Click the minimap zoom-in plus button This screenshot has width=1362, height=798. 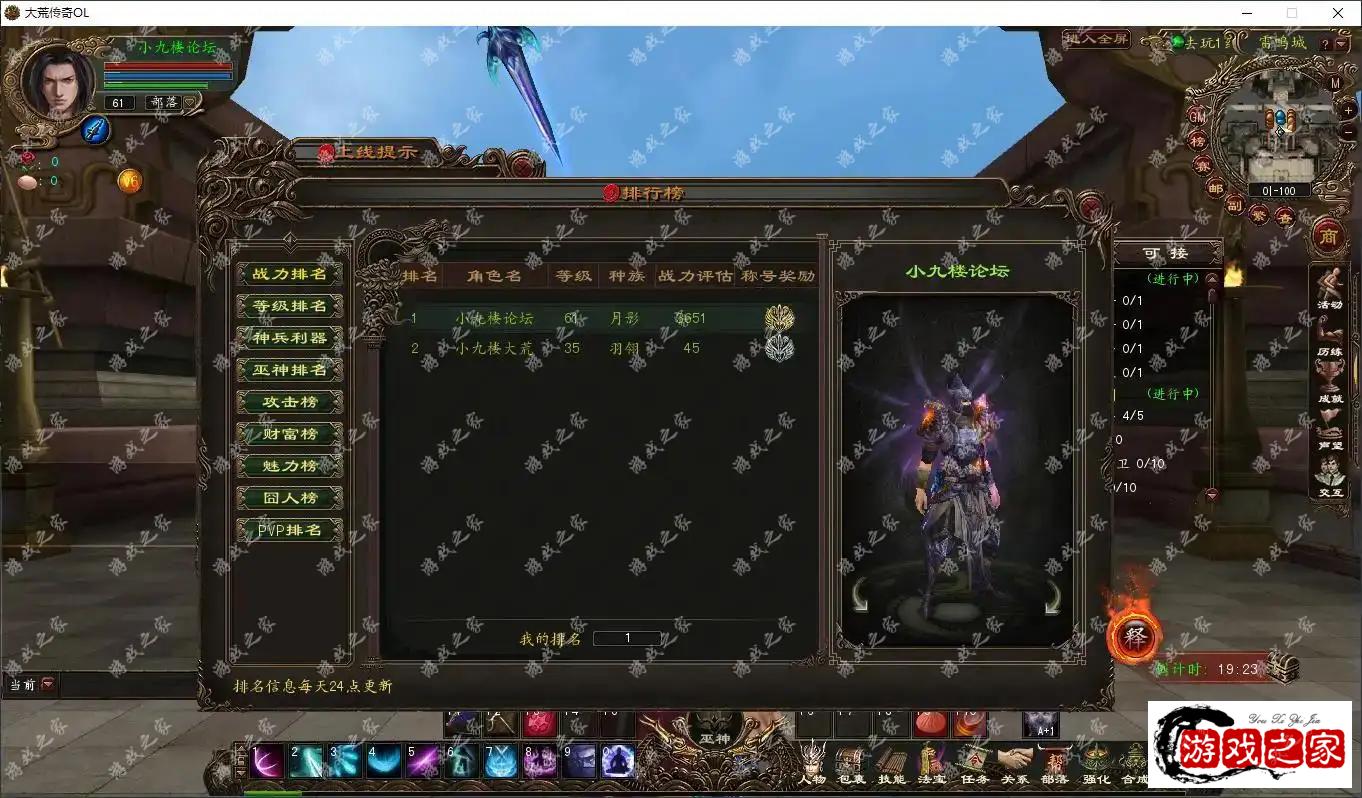1348,111
